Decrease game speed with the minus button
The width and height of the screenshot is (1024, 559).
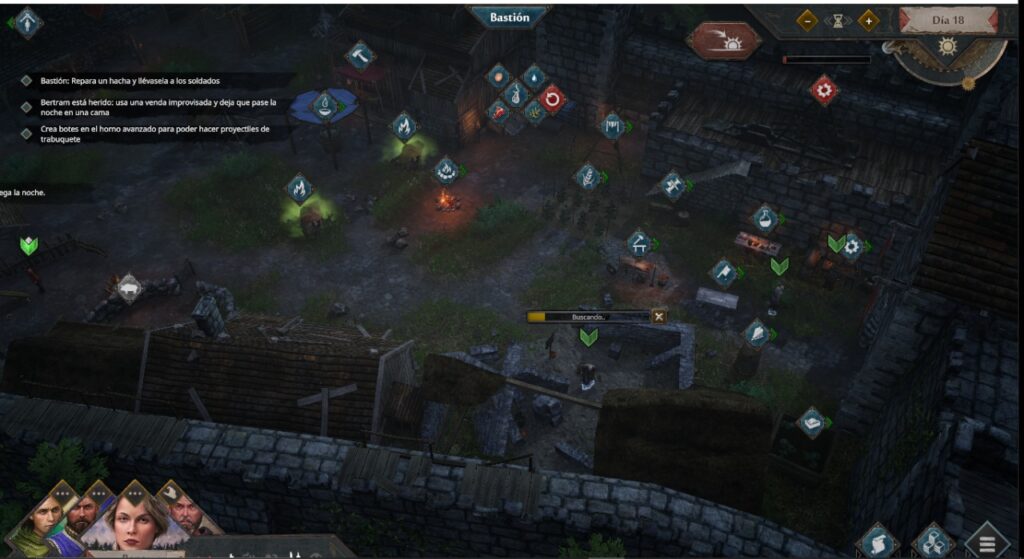807,20
